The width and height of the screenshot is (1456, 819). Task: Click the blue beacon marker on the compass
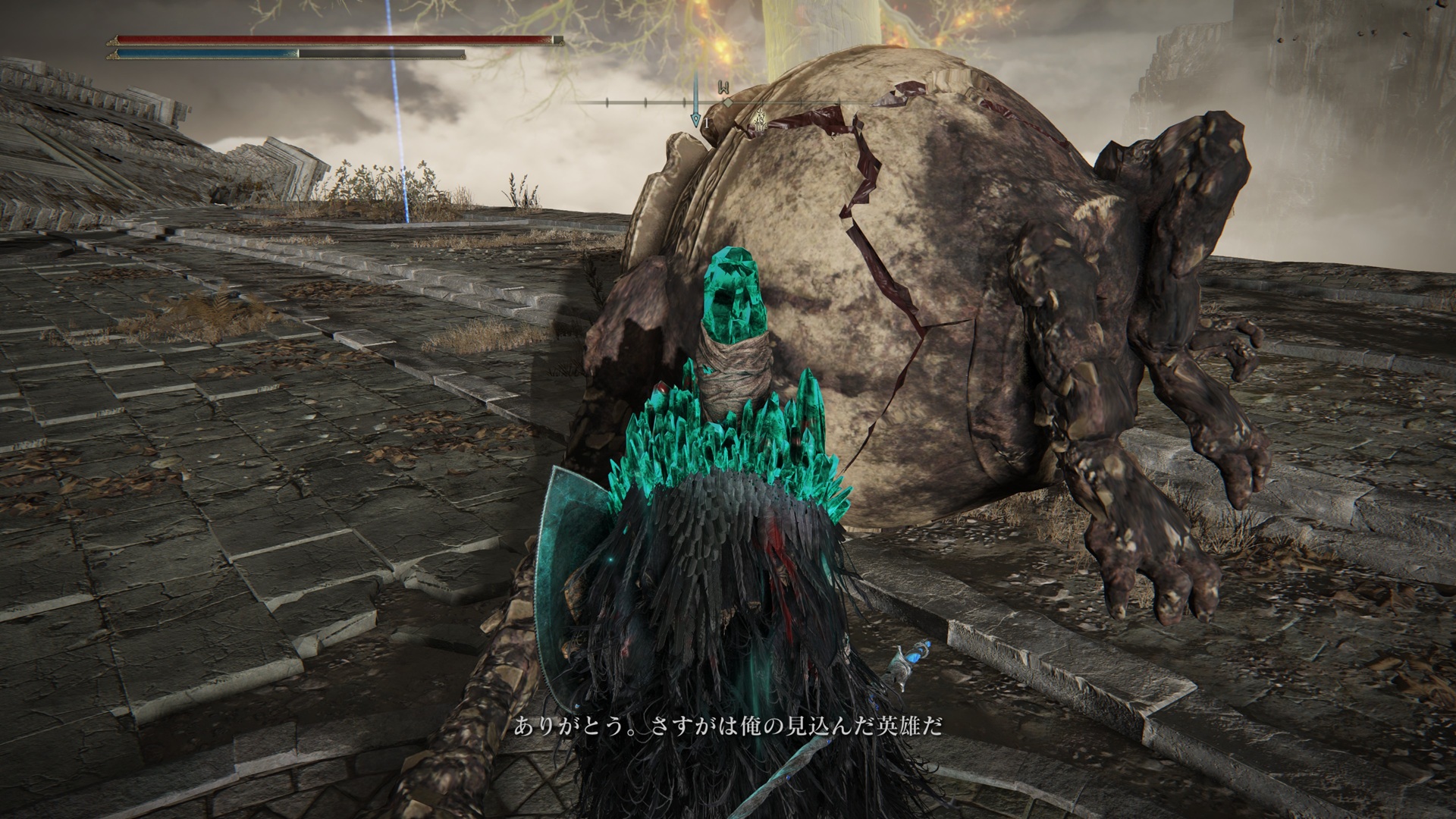[x=695, y=118]
